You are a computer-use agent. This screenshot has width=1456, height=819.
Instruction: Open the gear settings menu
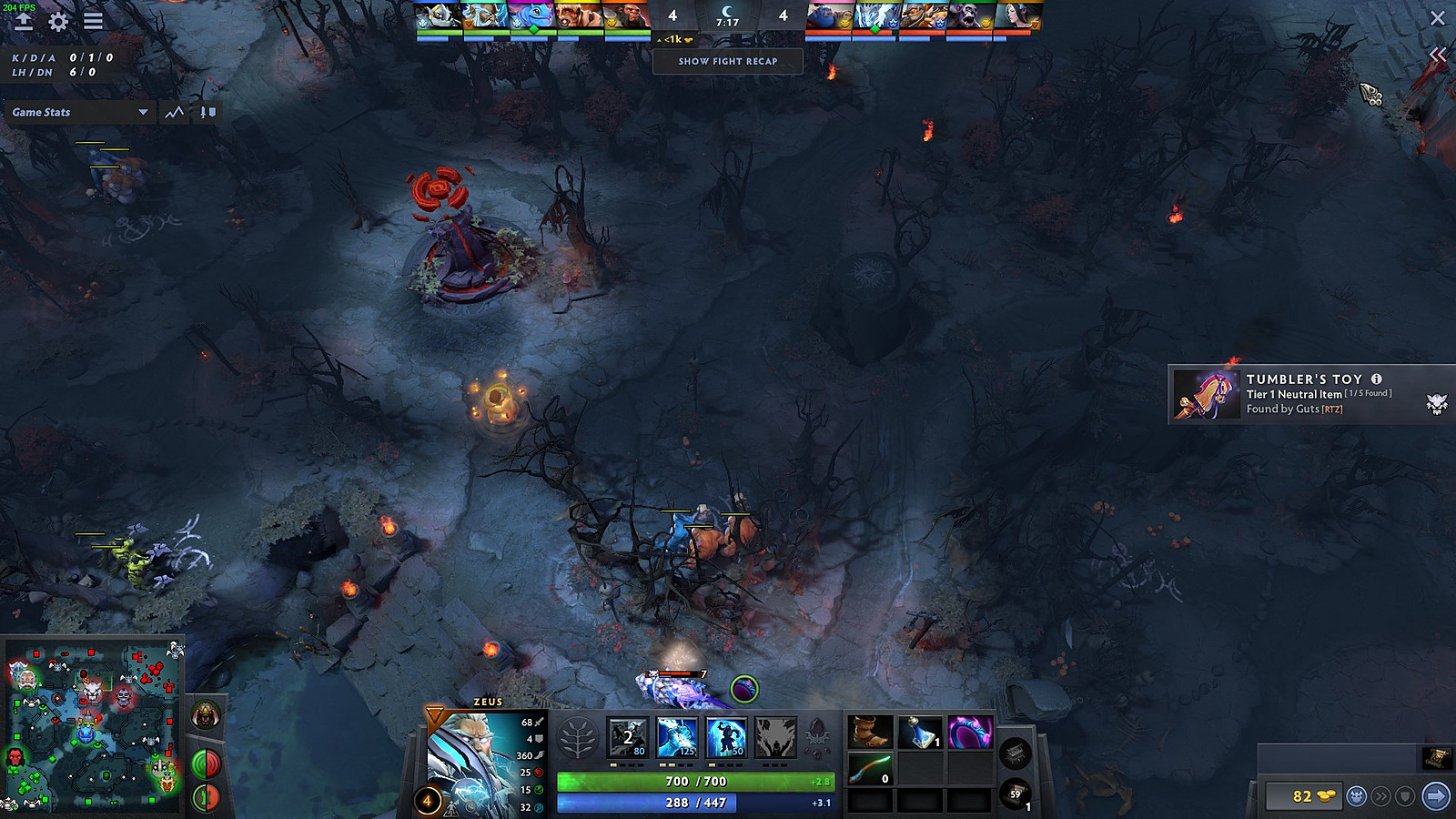58,22
